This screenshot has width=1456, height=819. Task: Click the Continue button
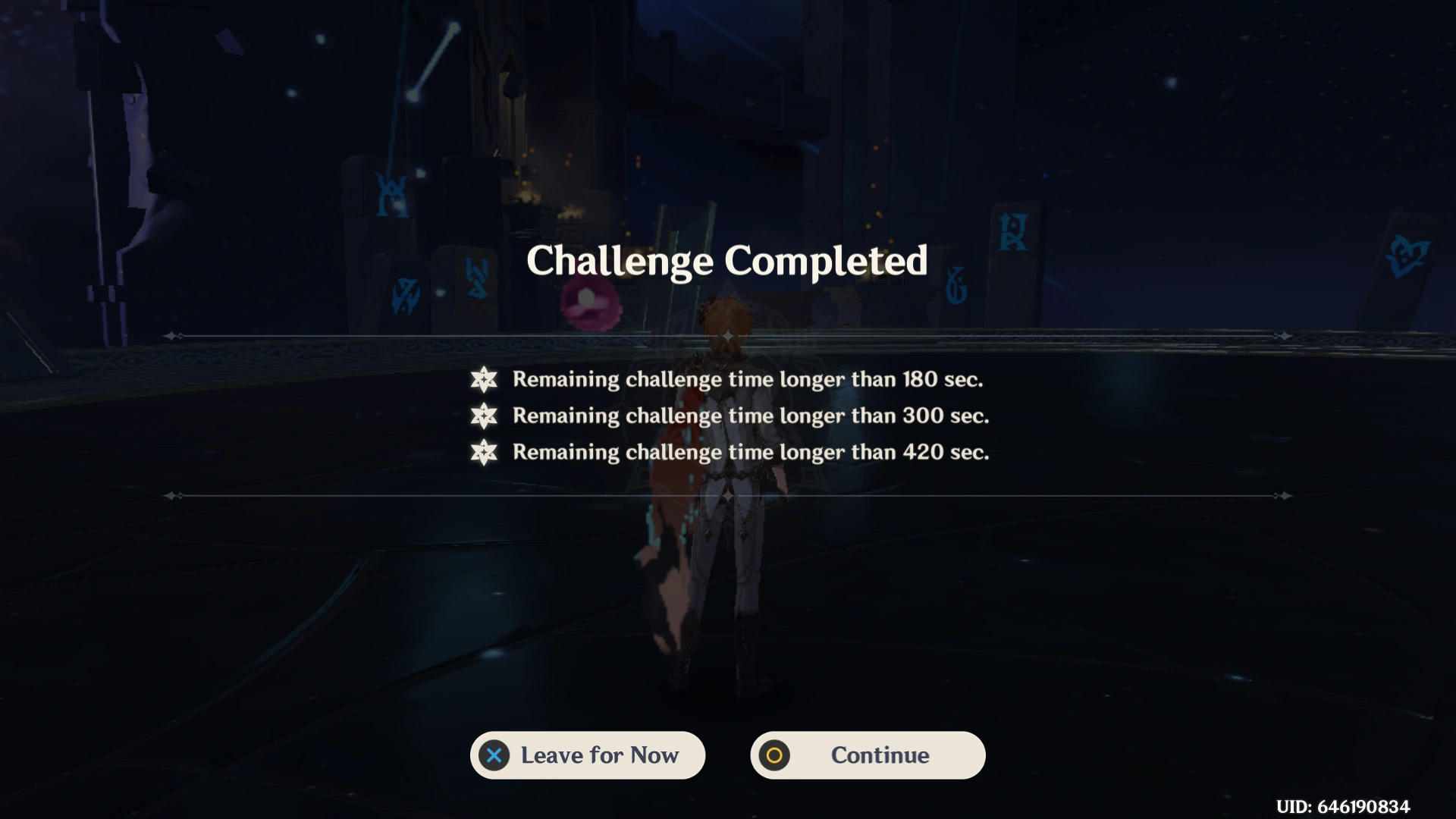click(867, 755)
